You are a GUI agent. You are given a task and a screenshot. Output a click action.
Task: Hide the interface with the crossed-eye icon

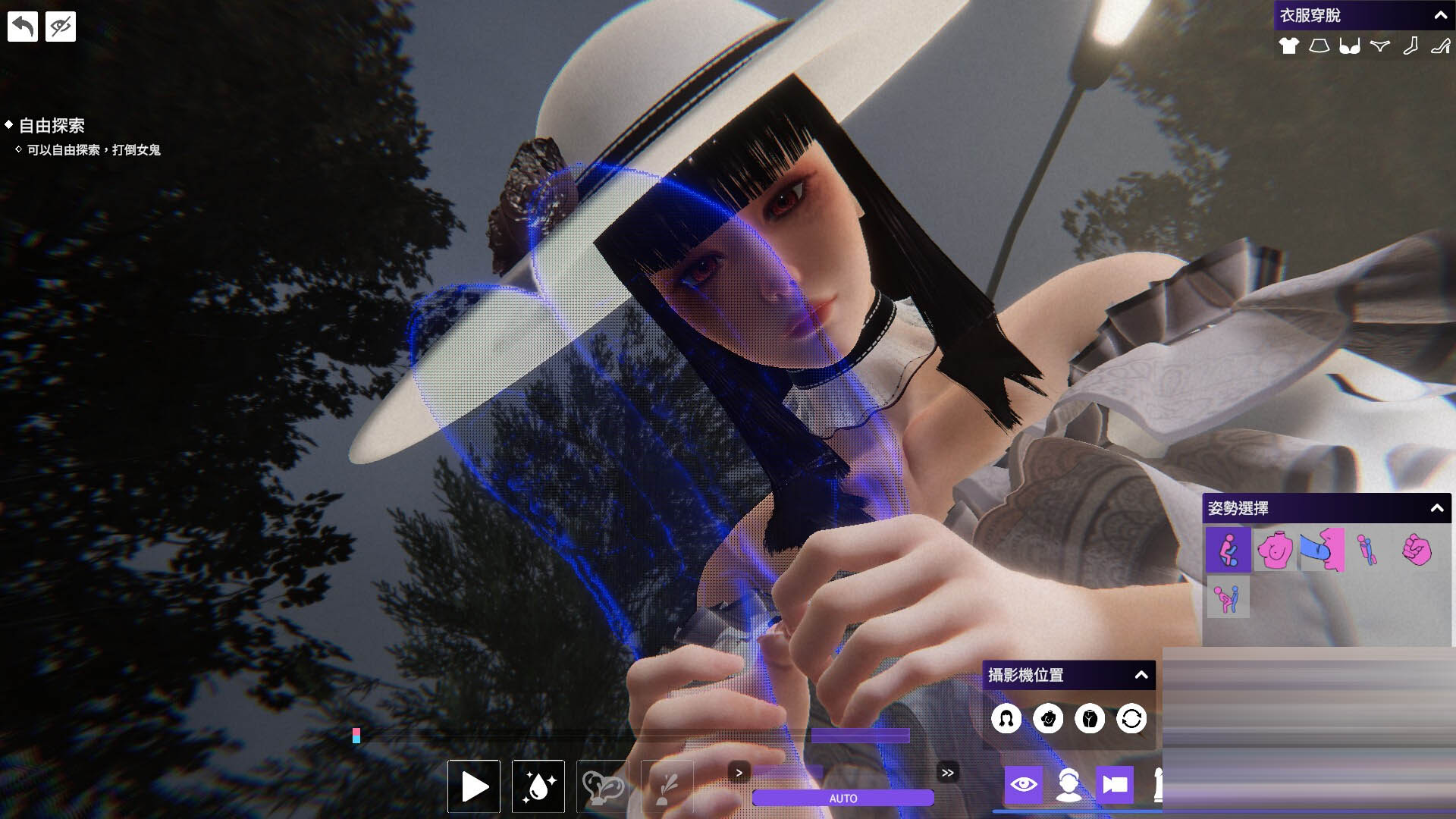[61, 27]
